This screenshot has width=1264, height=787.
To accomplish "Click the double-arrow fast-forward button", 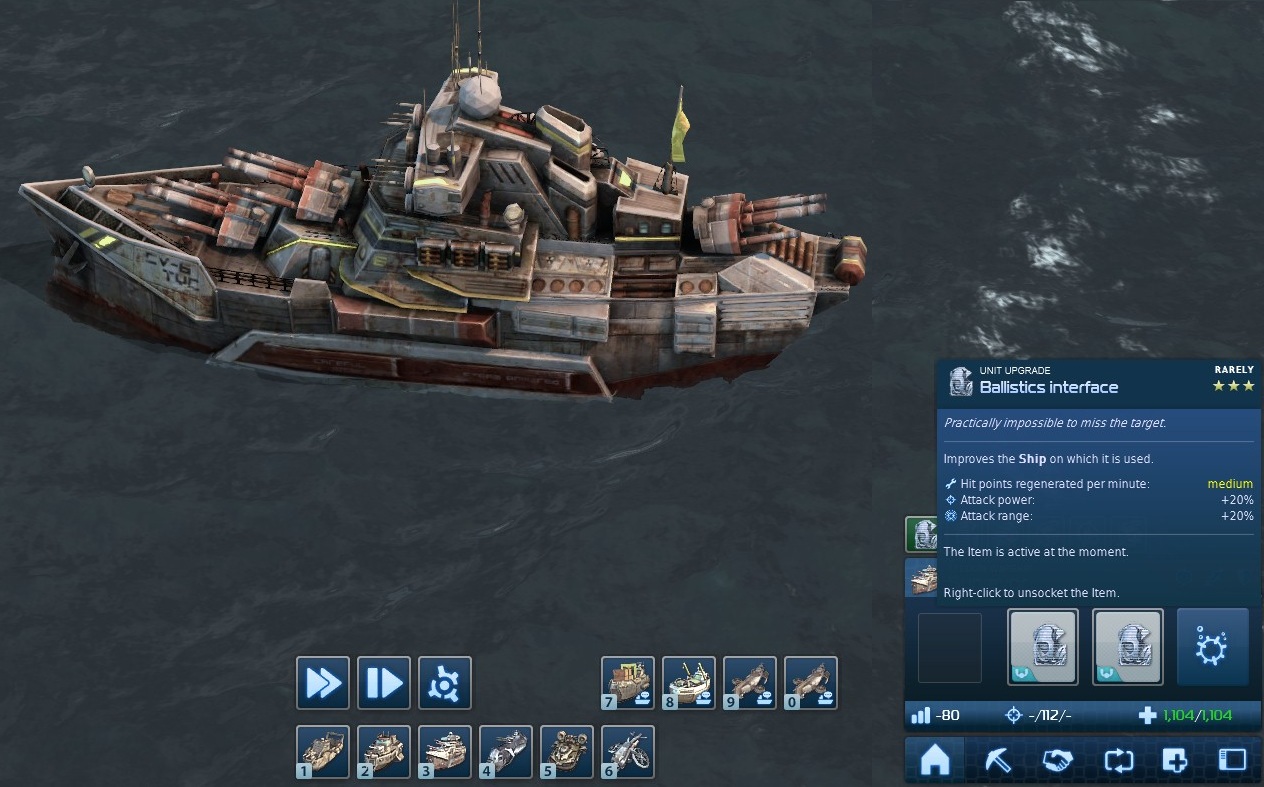I will (323, 683).
